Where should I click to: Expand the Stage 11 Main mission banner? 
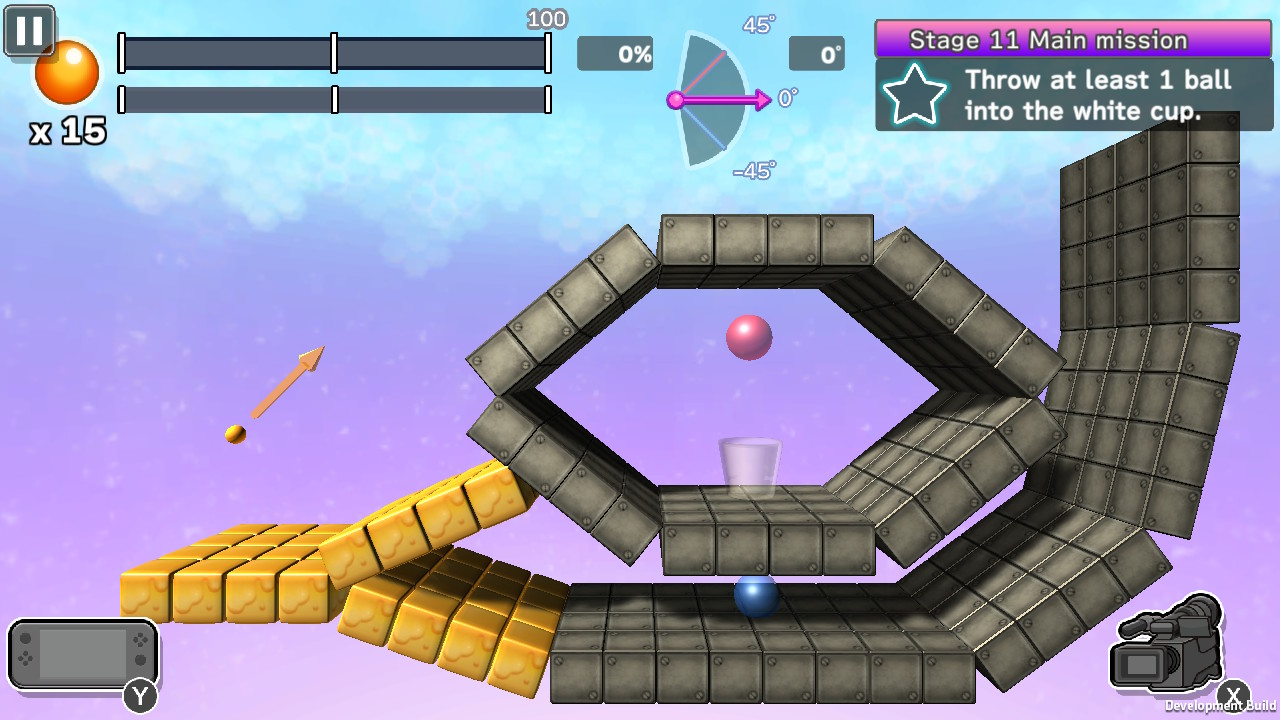coord(1047,39)
